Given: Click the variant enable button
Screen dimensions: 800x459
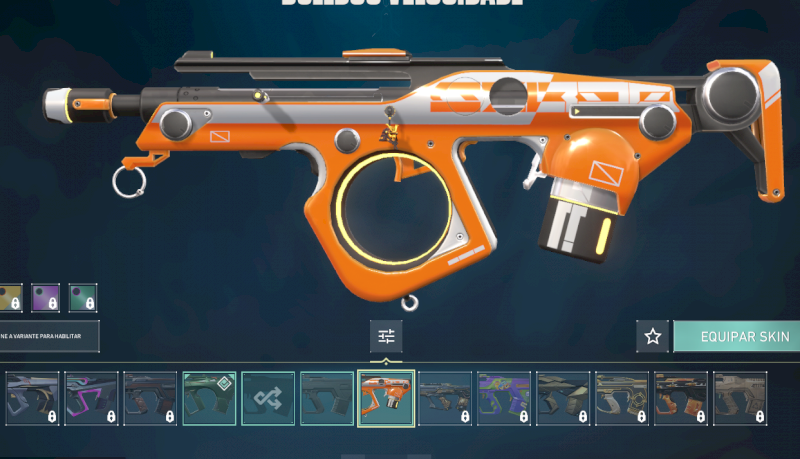Looking at the screenshot, I should (48, 336).
